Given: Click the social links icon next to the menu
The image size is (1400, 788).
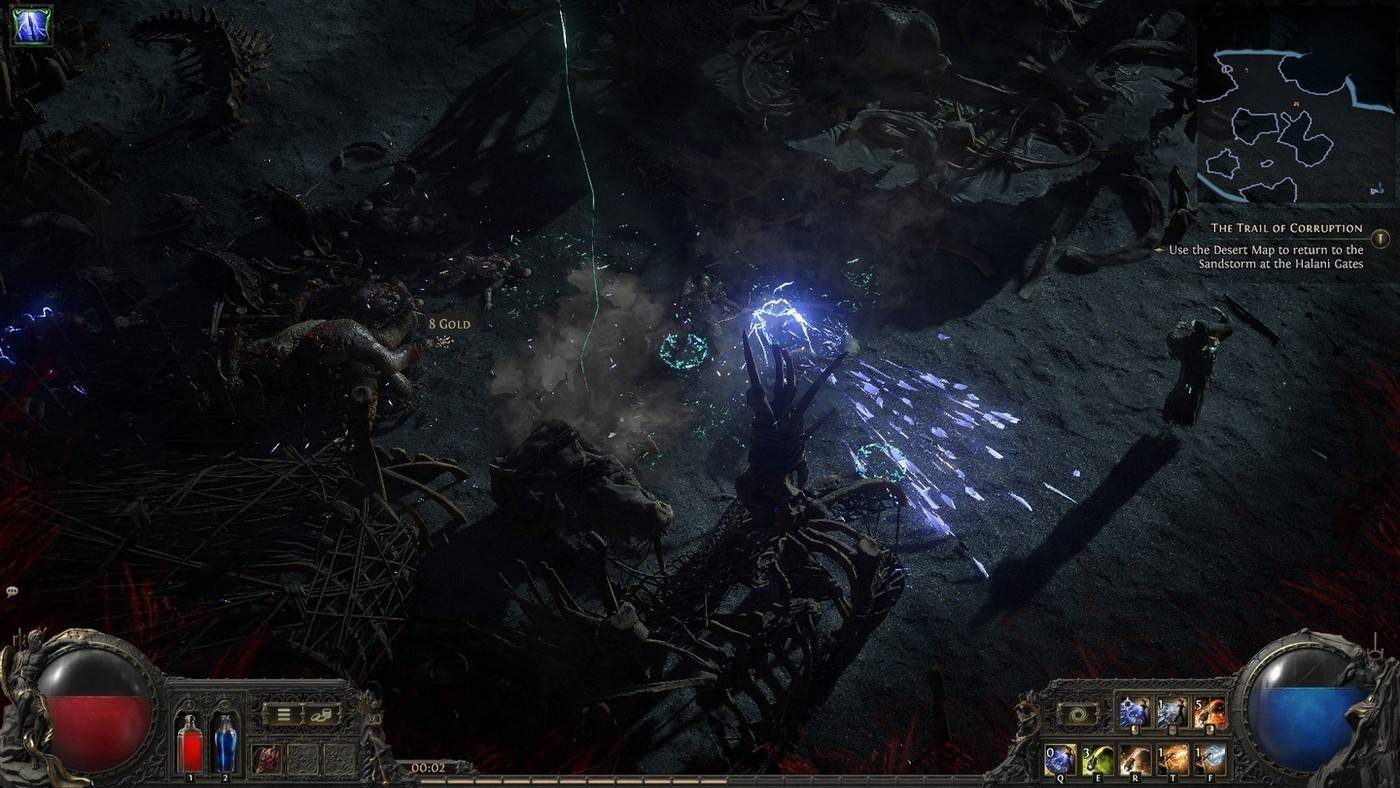Looking at the screenshot, I should pyautogui.click(x=321, y=716).
